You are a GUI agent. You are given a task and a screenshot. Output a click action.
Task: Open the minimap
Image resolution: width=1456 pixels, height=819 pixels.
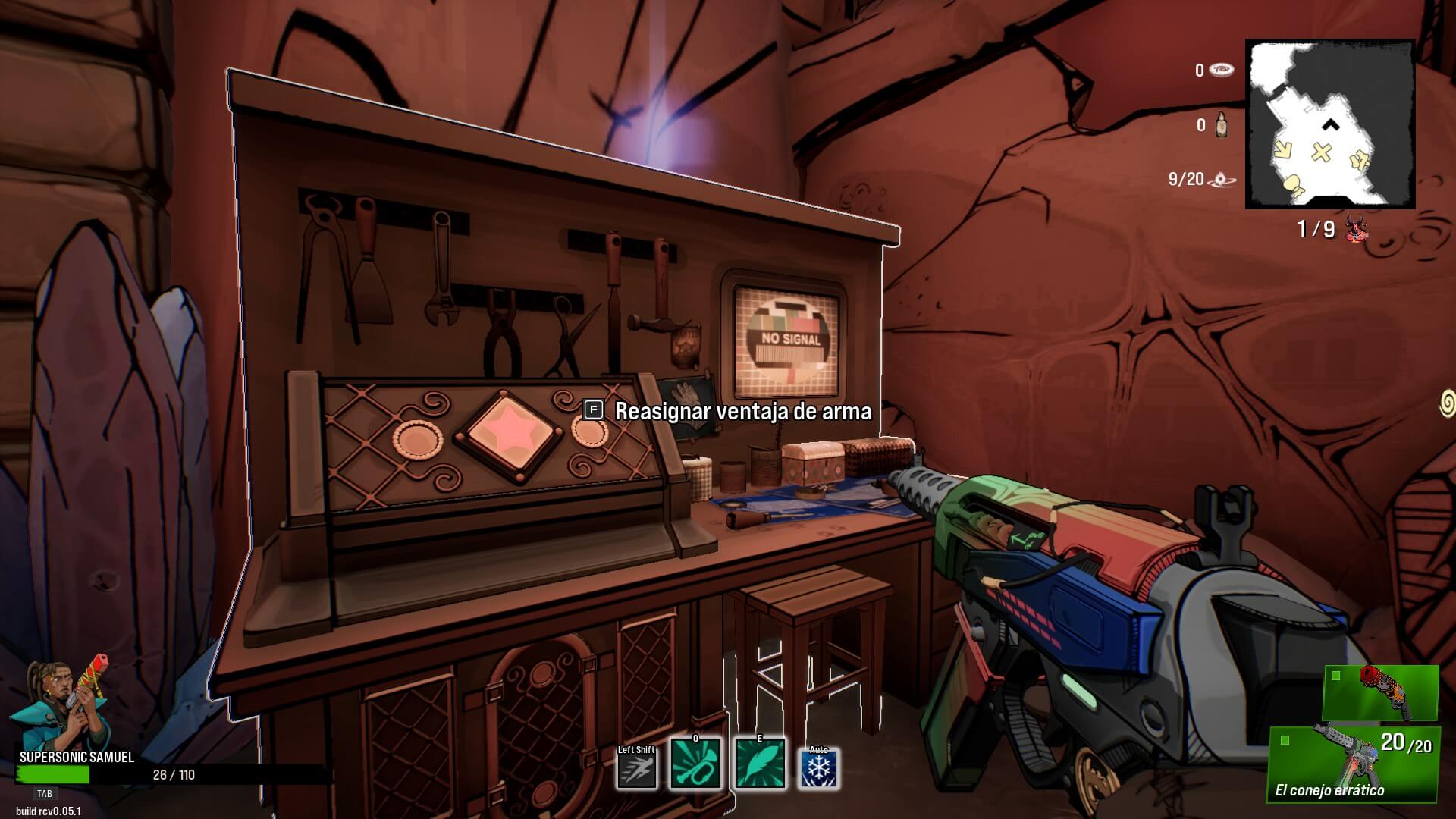pos(1330,124)
